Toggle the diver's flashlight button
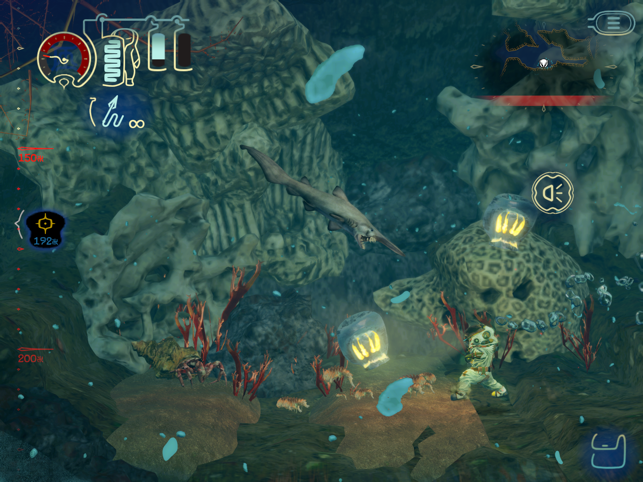Image resolution: width=643 pixels, height=482 pixels. tap(552, 192)
